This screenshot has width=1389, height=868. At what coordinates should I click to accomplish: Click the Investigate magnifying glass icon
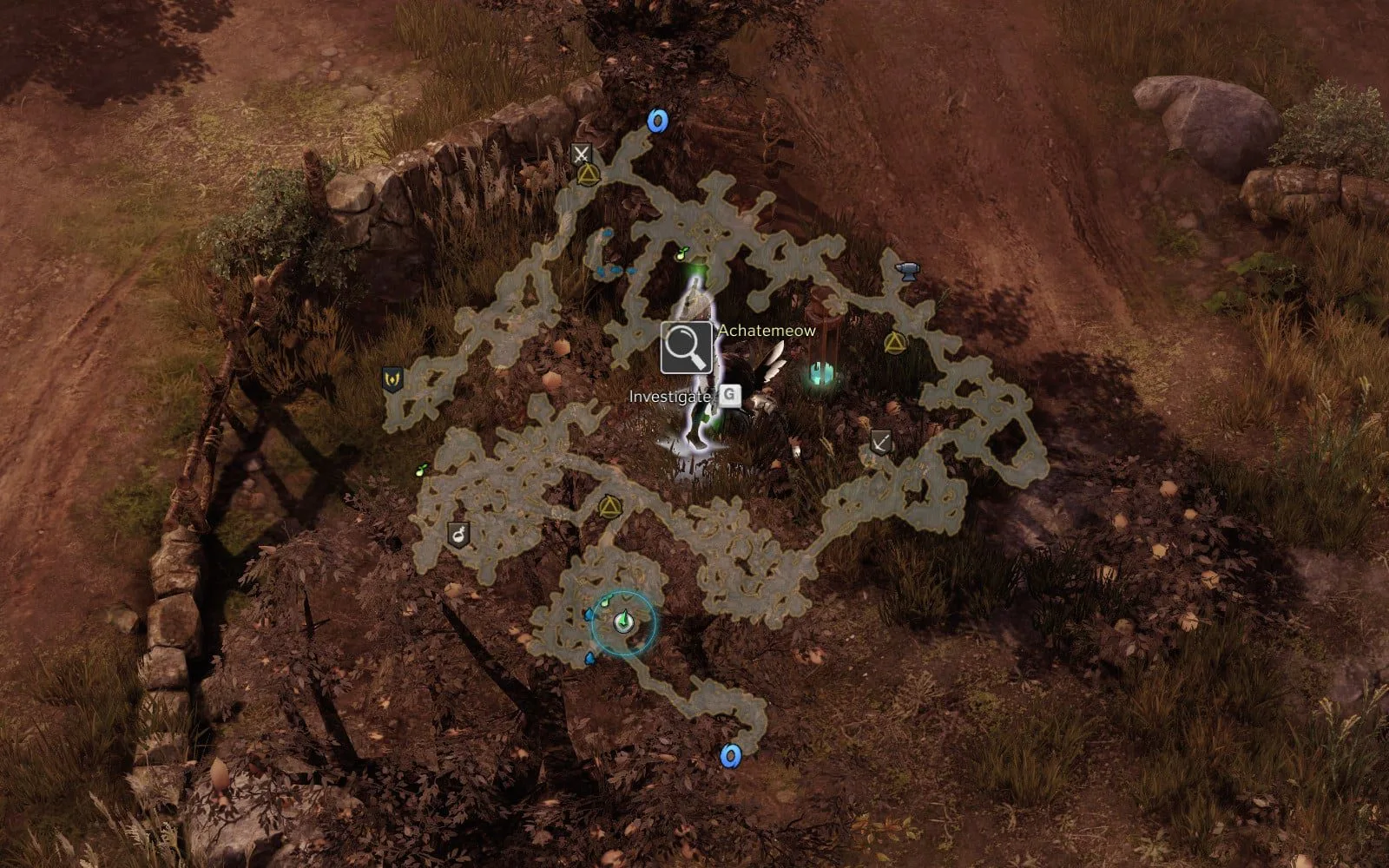coord(686,348)
